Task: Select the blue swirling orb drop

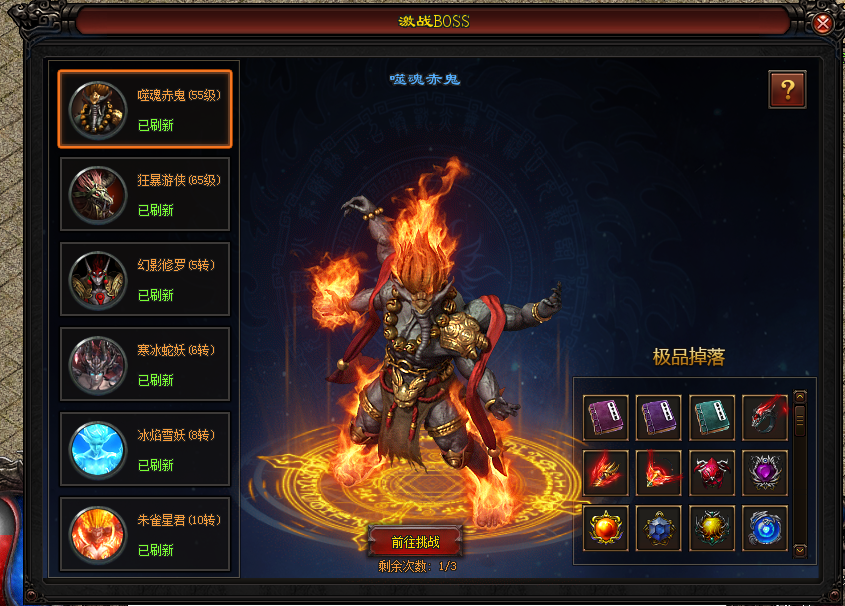Action: [765, 527]
